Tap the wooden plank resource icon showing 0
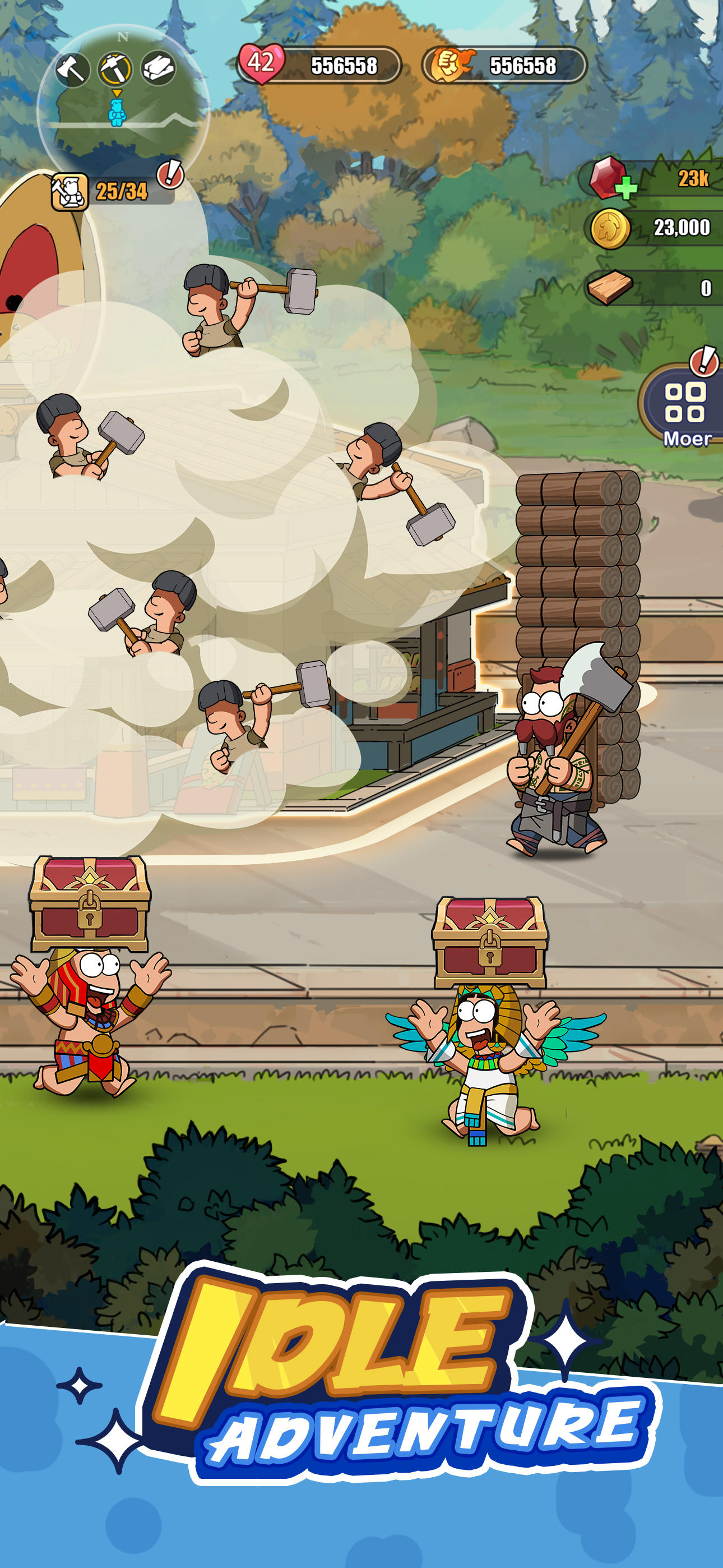The image size is (723, 1568). click(x=611, y=286)
